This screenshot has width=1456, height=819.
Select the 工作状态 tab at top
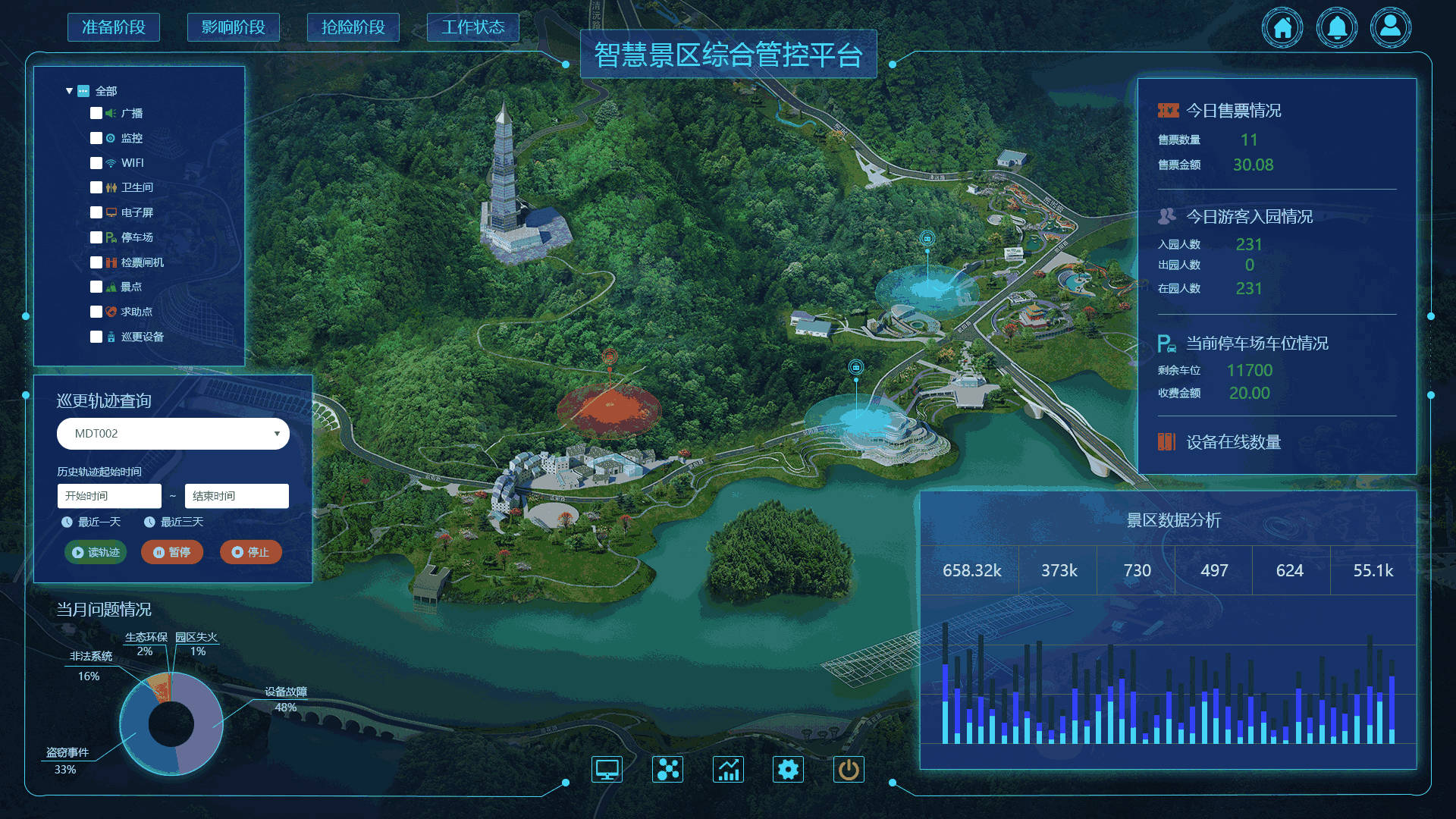pyautogui.click(x=473, y=27)
